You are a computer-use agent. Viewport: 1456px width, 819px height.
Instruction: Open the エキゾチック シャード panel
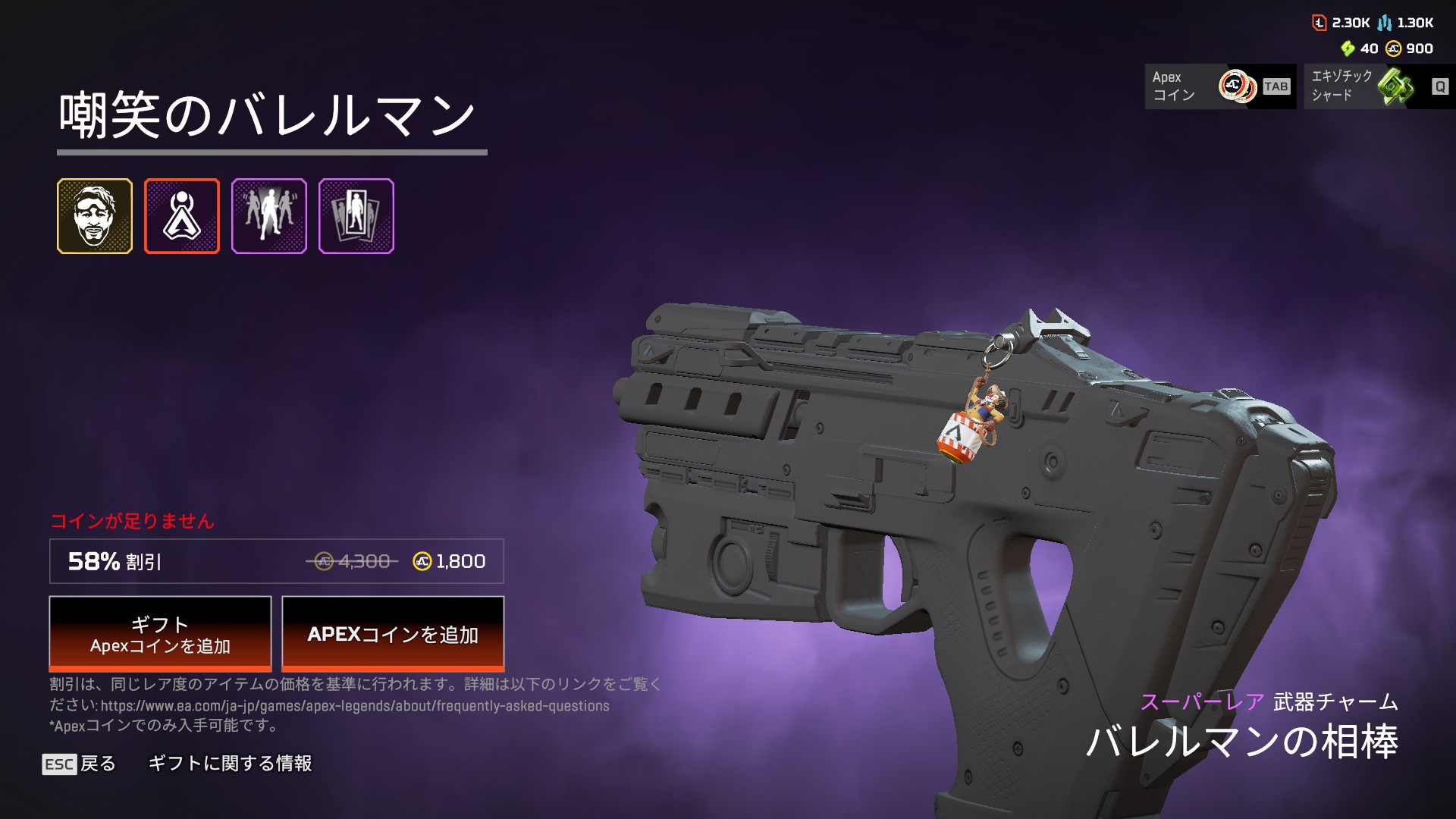[1379, 86]
